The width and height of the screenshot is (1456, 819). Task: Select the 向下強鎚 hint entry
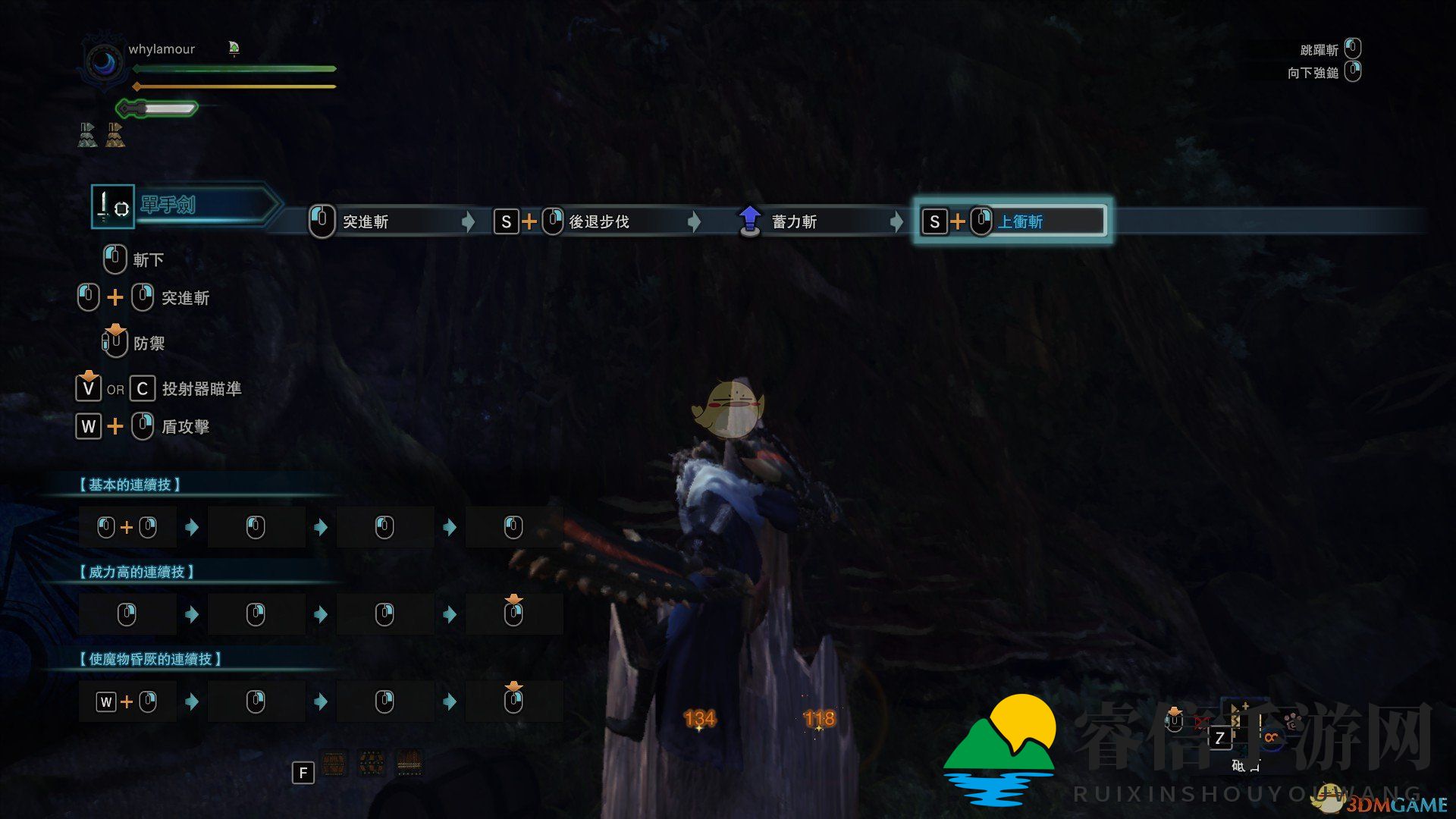click(1313, 73)
